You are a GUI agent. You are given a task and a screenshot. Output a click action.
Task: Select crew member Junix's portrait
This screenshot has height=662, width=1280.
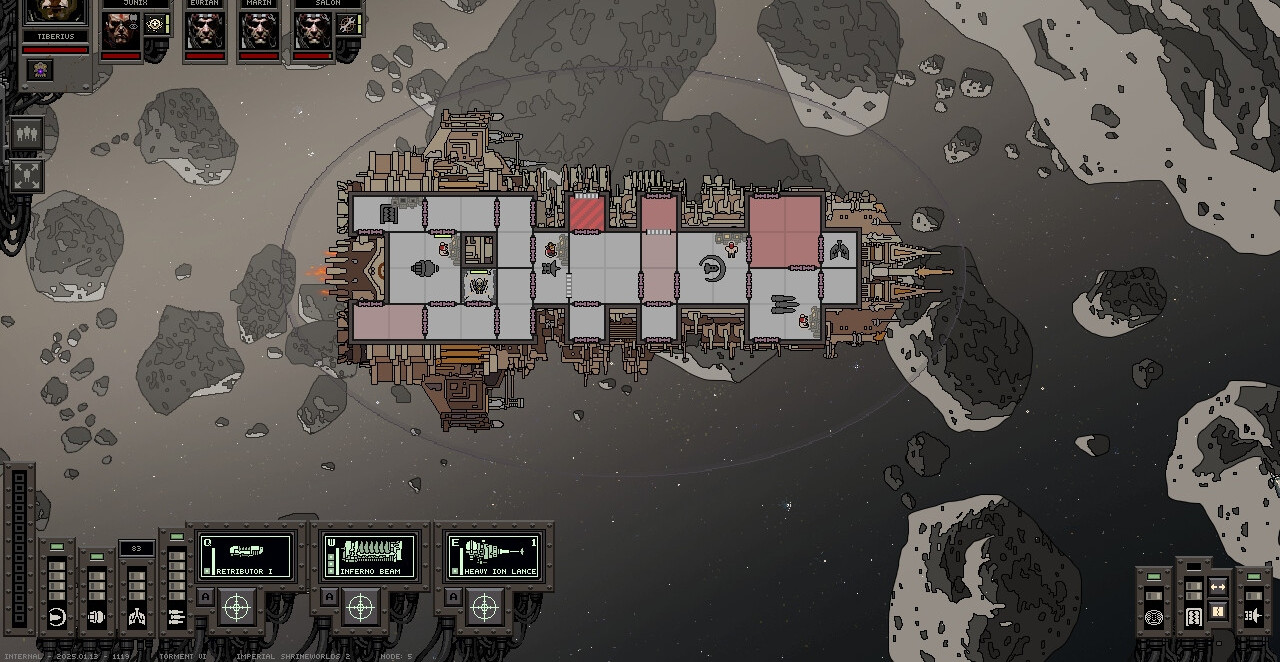coord(120,31)
